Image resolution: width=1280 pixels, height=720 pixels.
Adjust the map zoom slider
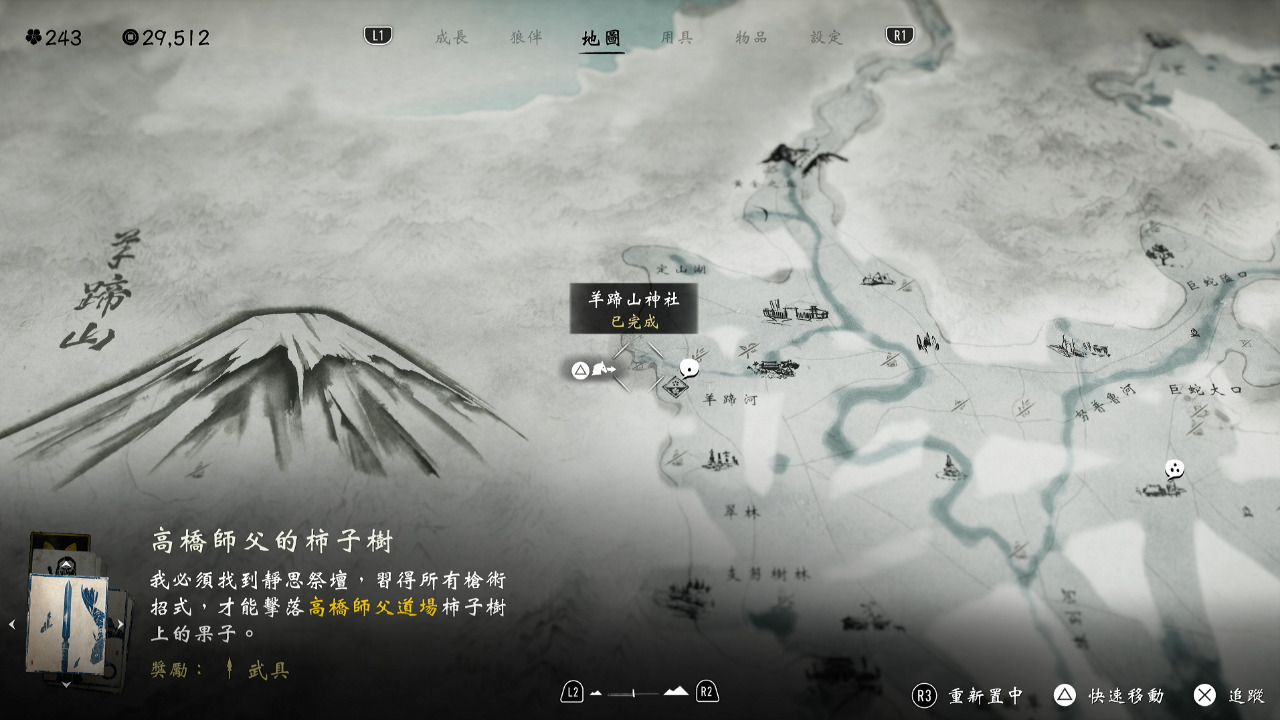pyautogui.click(x=639, y=692)
